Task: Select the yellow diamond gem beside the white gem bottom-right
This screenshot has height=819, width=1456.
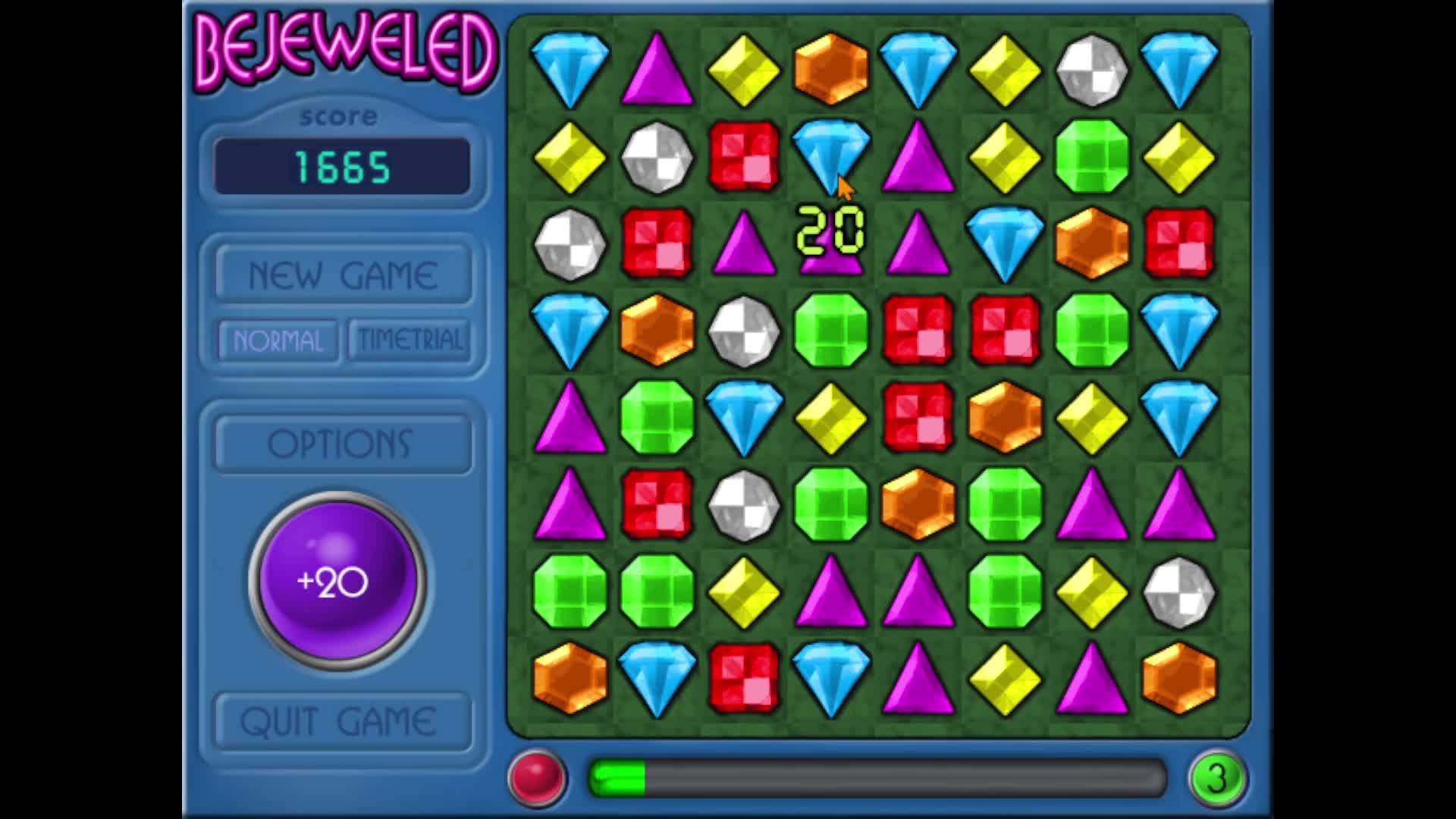Action: point(1092,591)
